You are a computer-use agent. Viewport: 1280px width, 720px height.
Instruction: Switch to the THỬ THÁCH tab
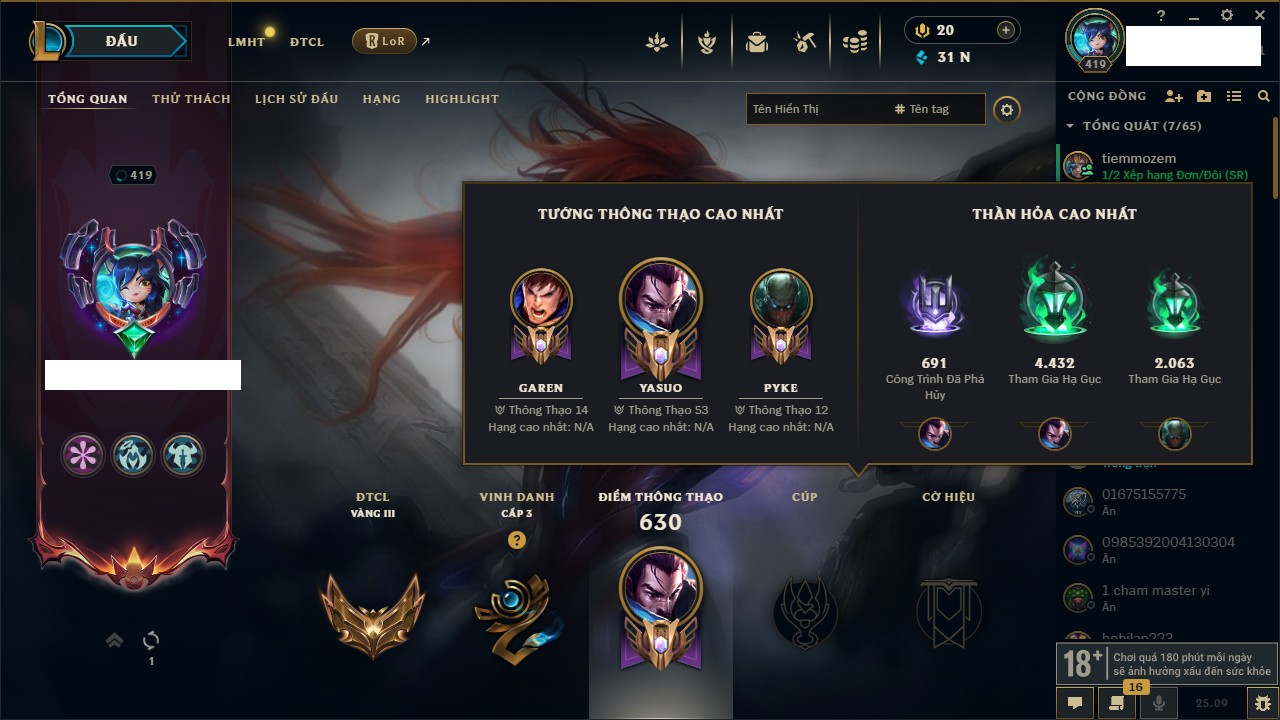coord(191,99)
